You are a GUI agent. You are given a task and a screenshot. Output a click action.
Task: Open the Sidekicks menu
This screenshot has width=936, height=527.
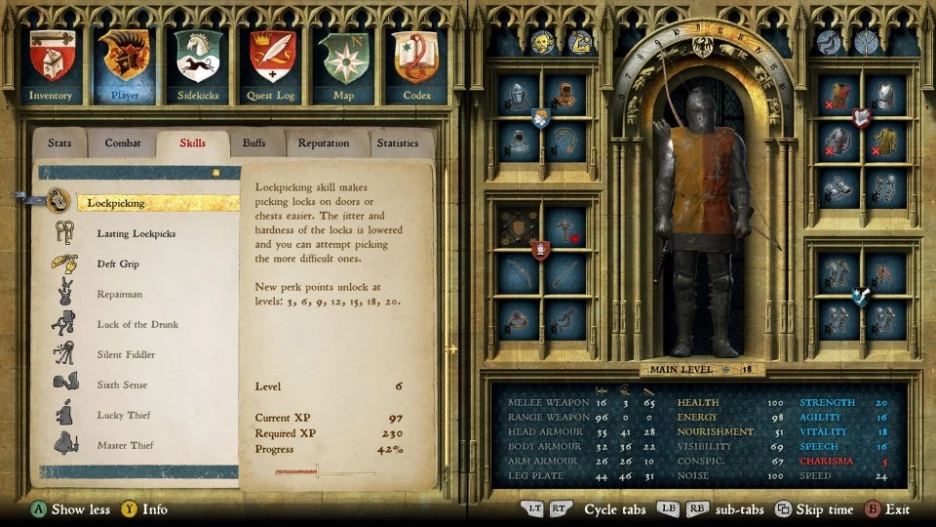[x=198, y=63]
